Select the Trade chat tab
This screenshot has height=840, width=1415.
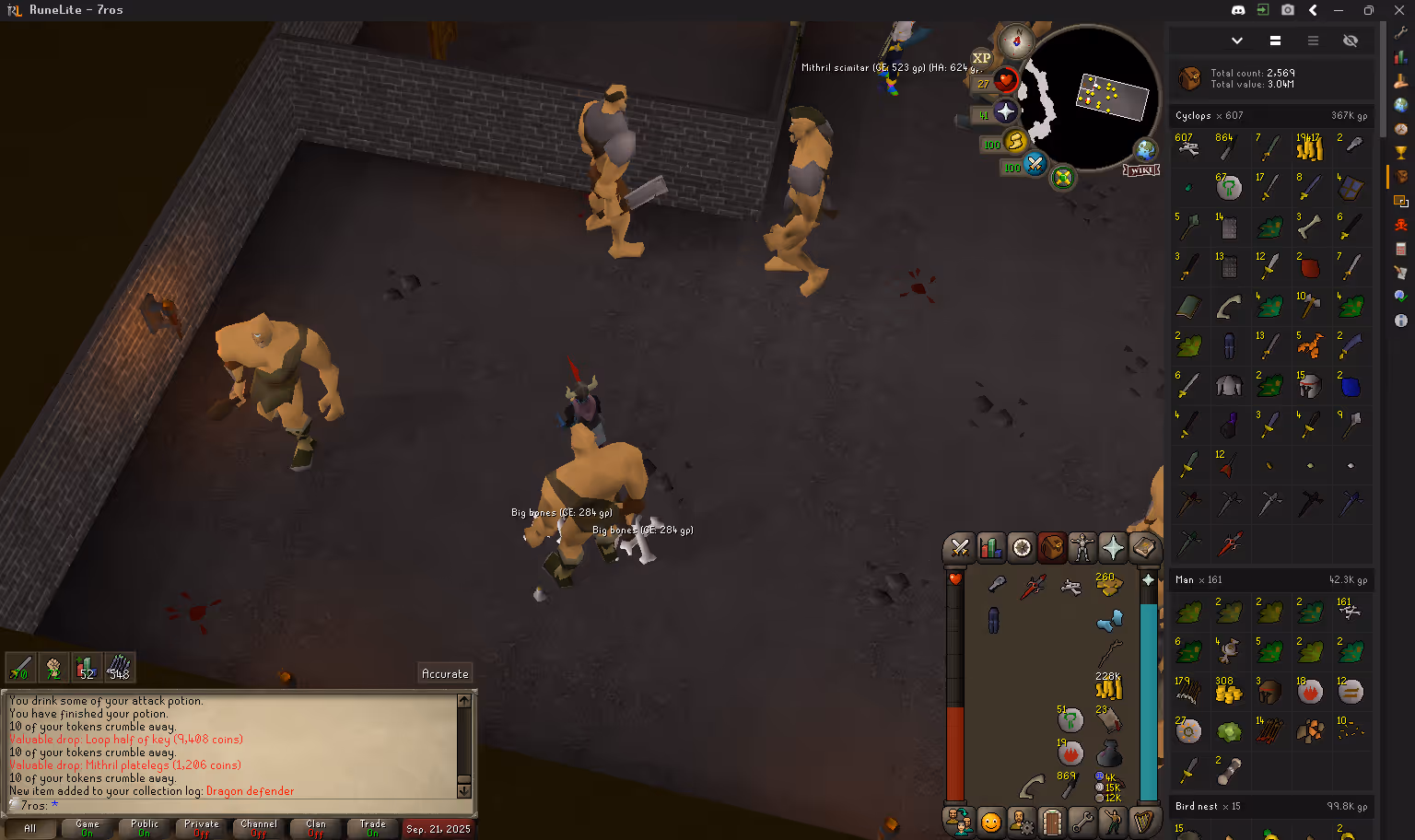pyautogui.click(x=372, y=828)
